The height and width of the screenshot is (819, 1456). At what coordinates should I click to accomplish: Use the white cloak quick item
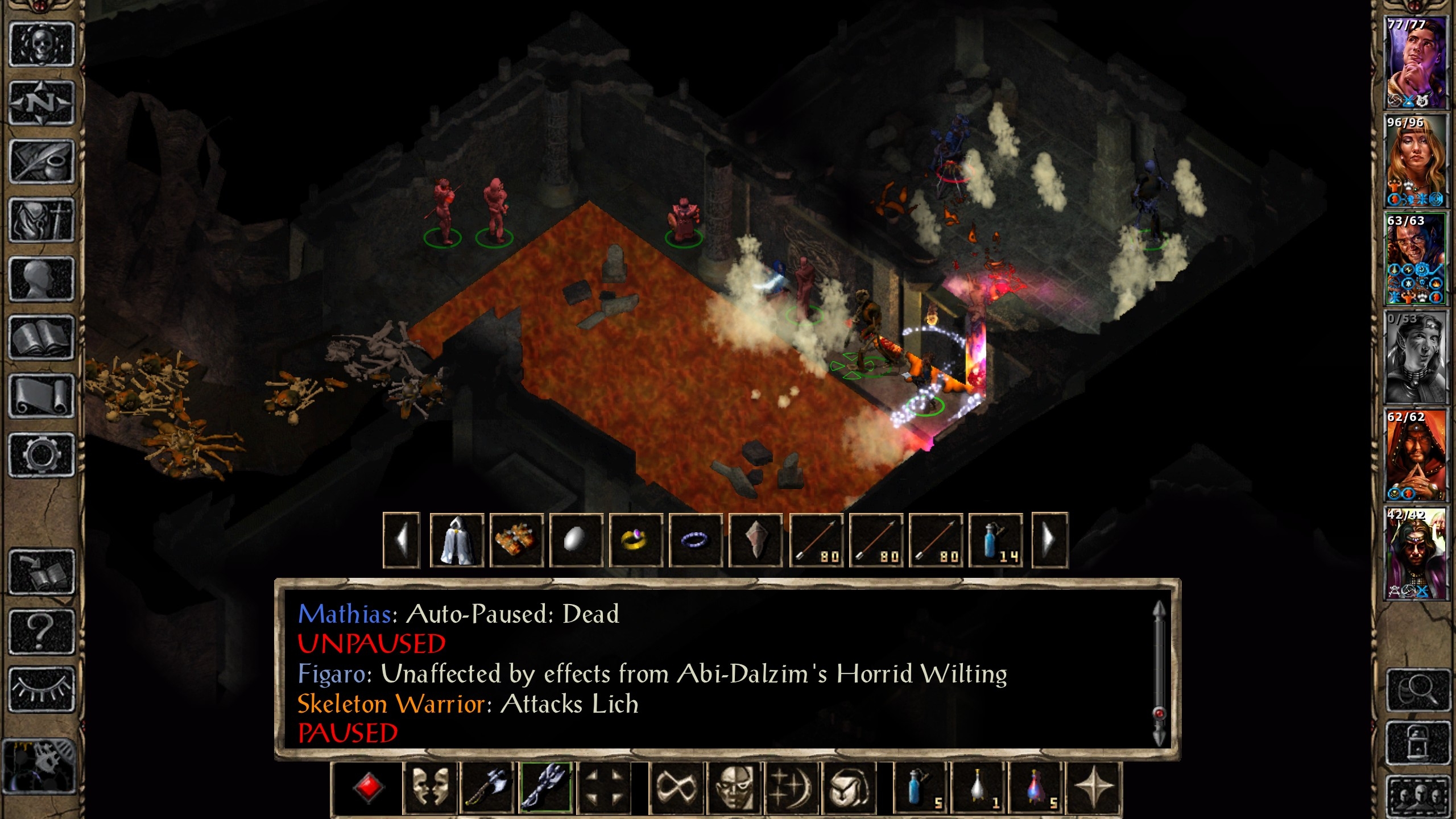457,540
